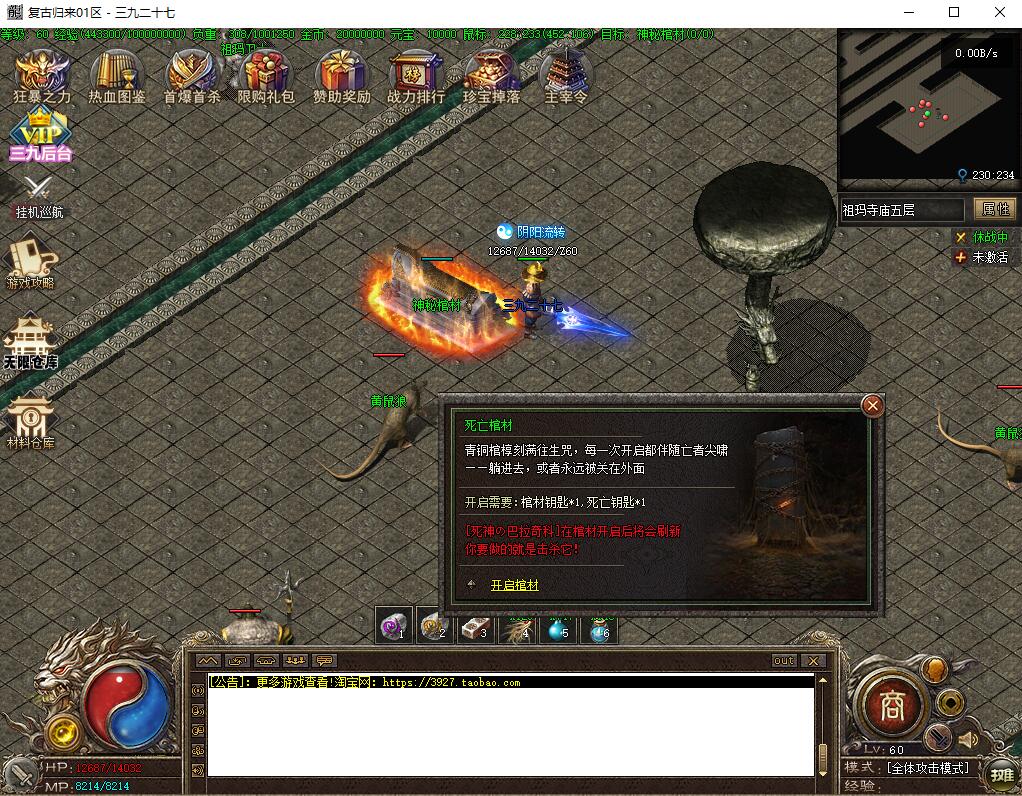Open the 主宰令 pagoda icon
Image resolution: width=1022 pixels, height=796 pixels.
point(566,73)
